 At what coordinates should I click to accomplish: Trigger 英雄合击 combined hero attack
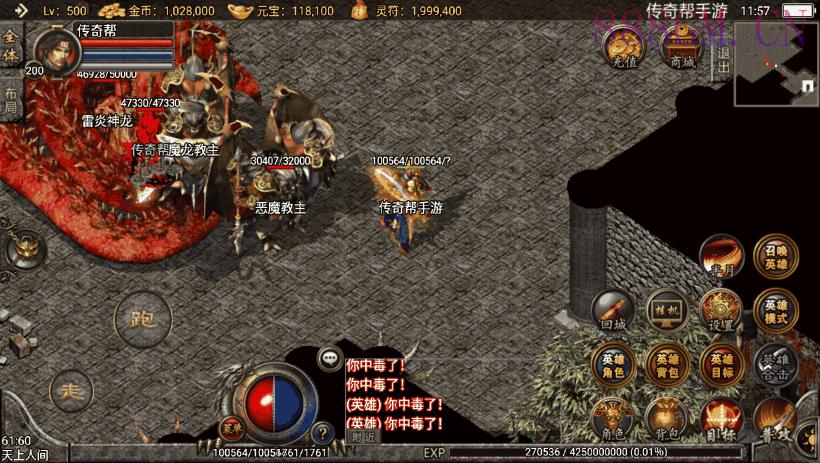point(776,365)
